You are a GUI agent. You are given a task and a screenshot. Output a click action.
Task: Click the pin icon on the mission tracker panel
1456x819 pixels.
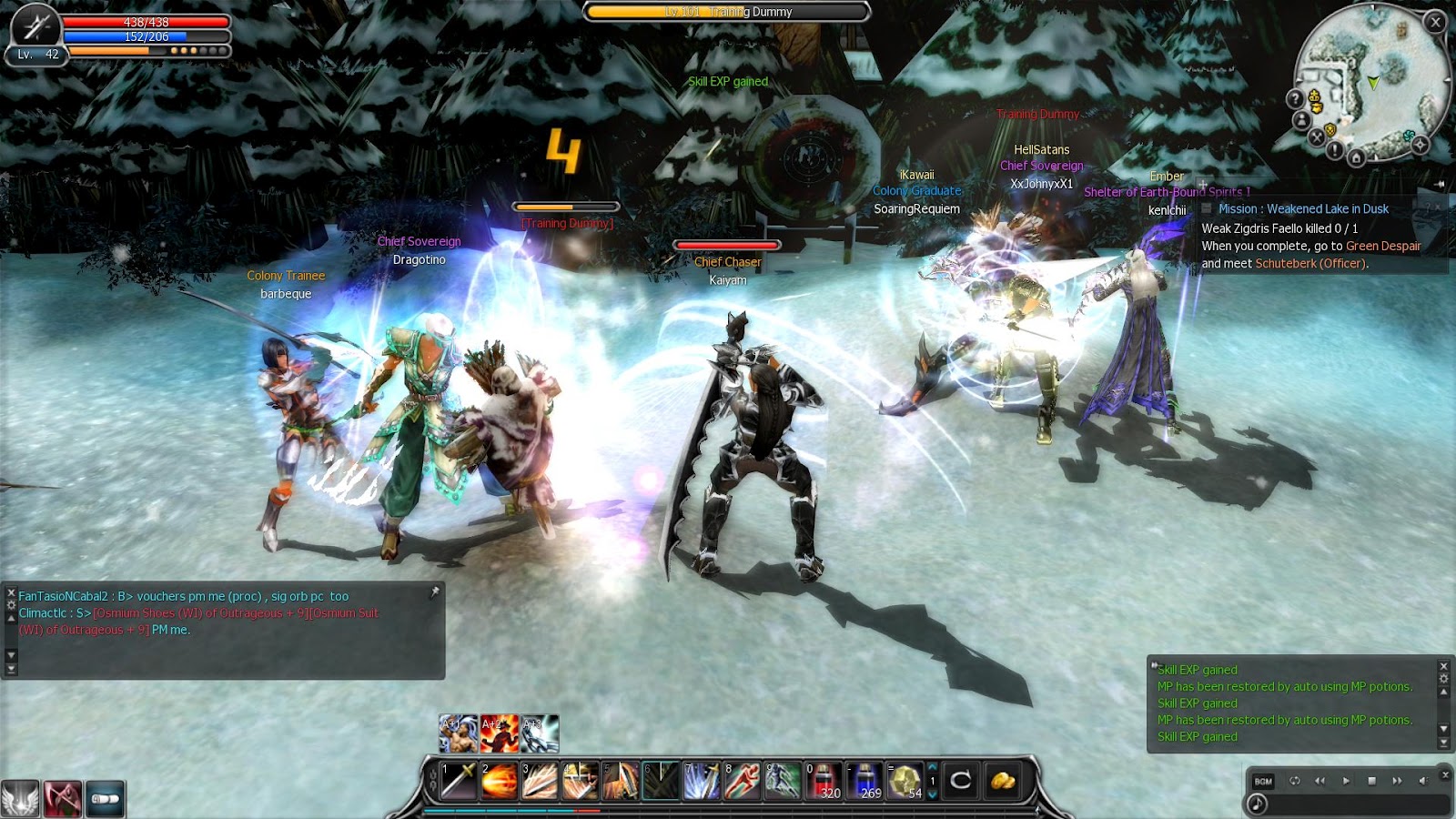(x=1203, y=184)
